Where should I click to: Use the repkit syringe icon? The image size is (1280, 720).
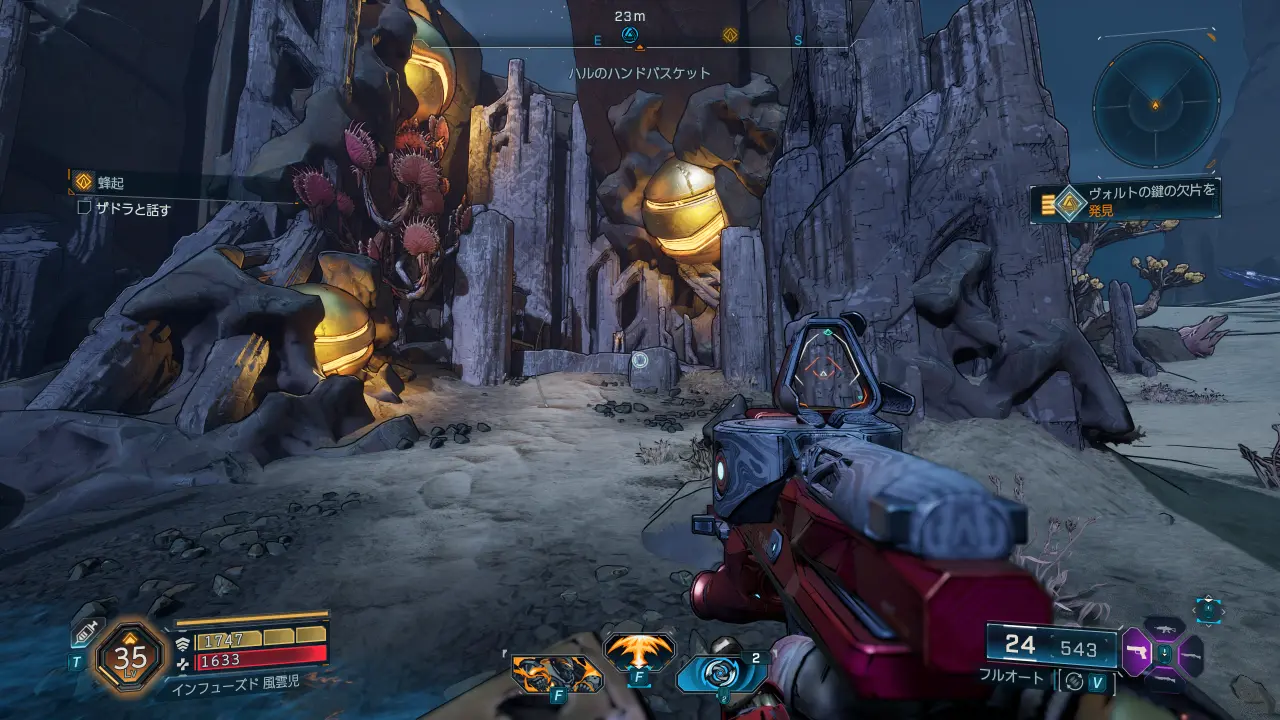point(85,634)
